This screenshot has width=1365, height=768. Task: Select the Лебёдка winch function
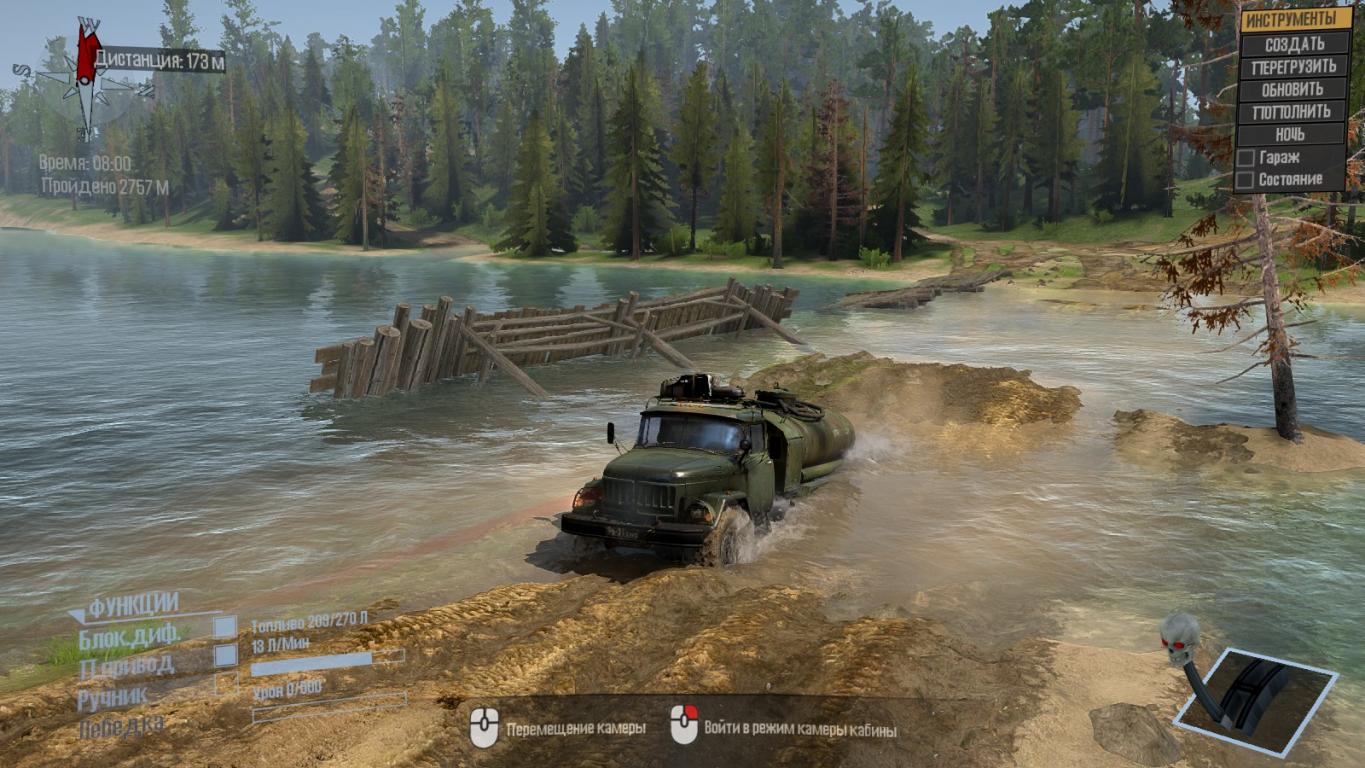click(x=120, y=726)
